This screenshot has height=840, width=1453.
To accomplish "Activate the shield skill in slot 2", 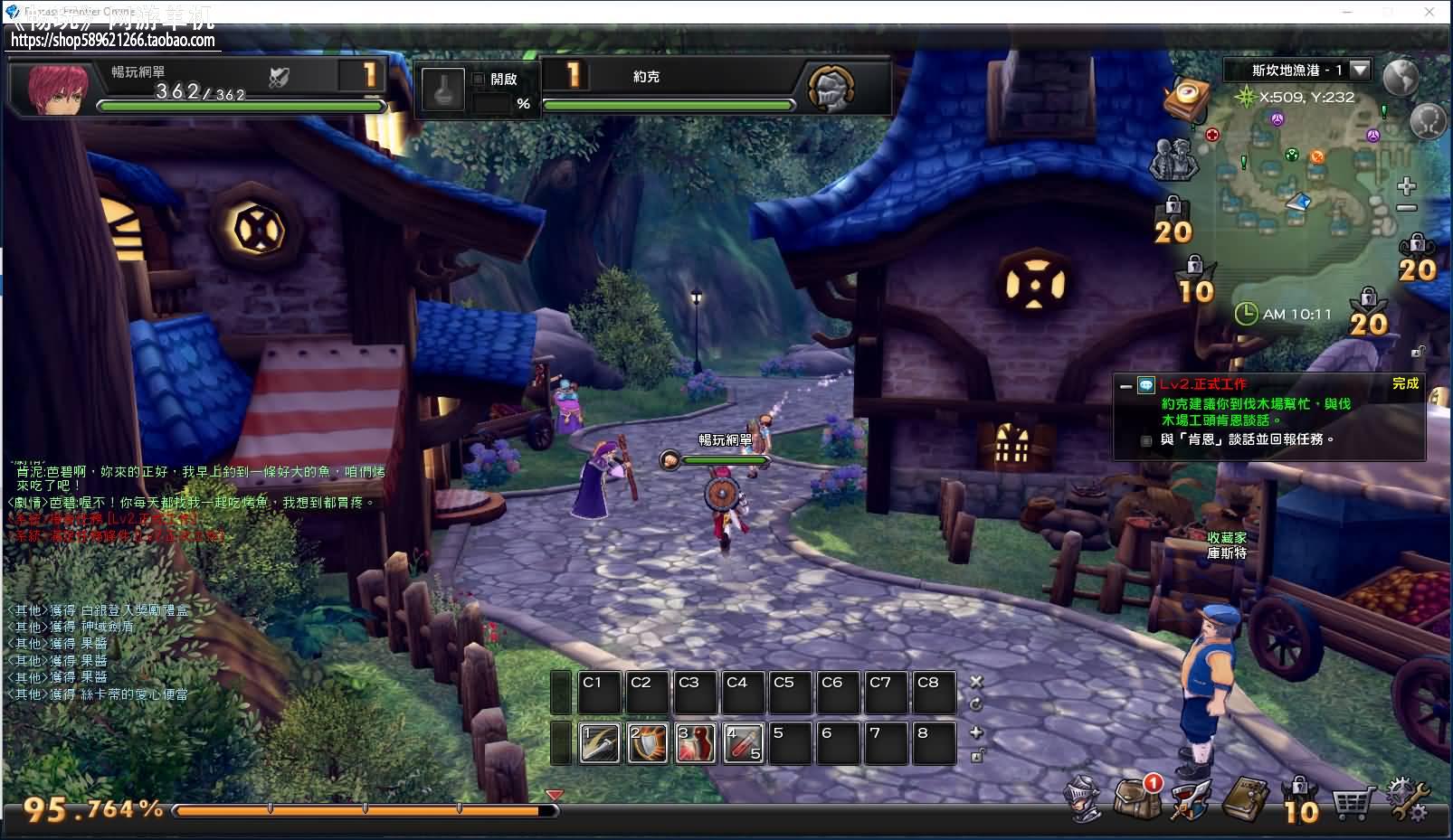I will [648, 743].
